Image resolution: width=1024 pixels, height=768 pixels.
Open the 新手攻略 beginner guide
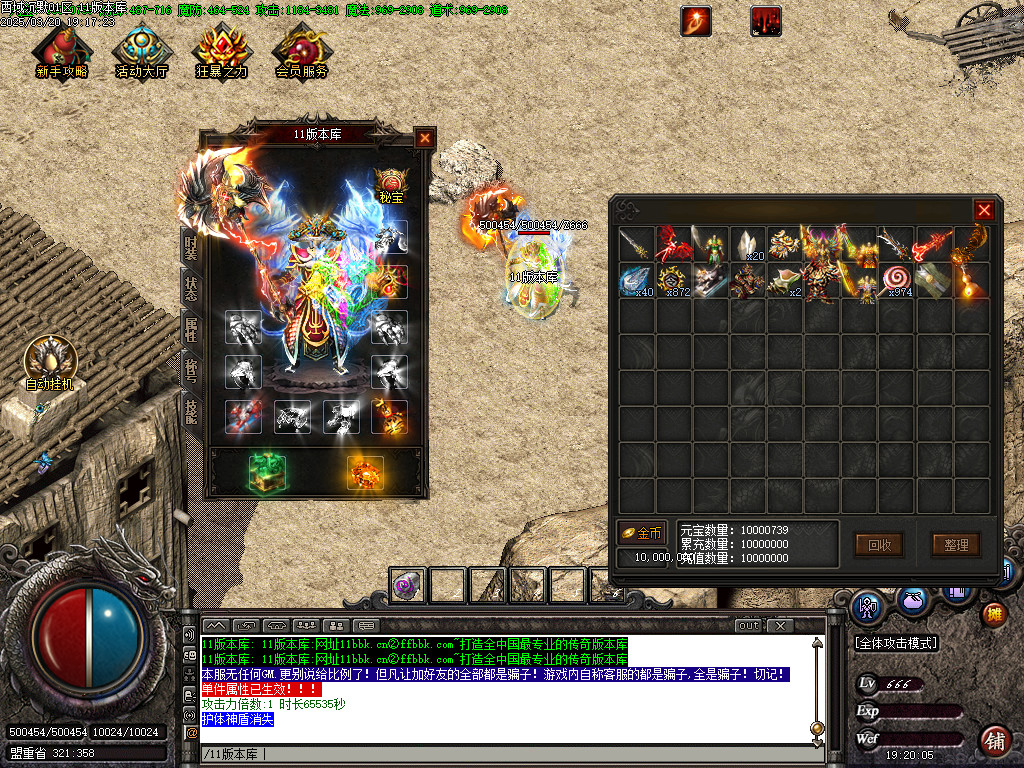[62, 52]
